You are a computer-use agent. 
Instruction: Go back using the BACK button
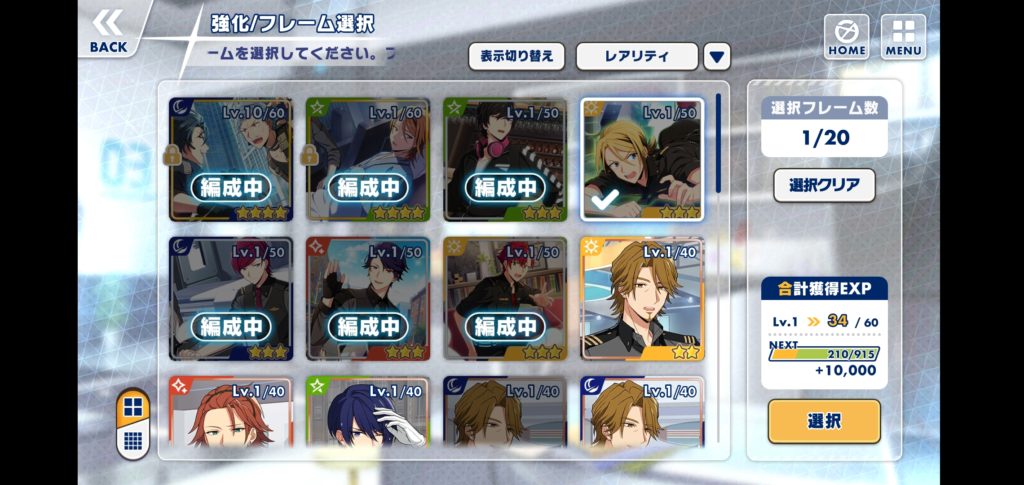(x=108, y=30)
